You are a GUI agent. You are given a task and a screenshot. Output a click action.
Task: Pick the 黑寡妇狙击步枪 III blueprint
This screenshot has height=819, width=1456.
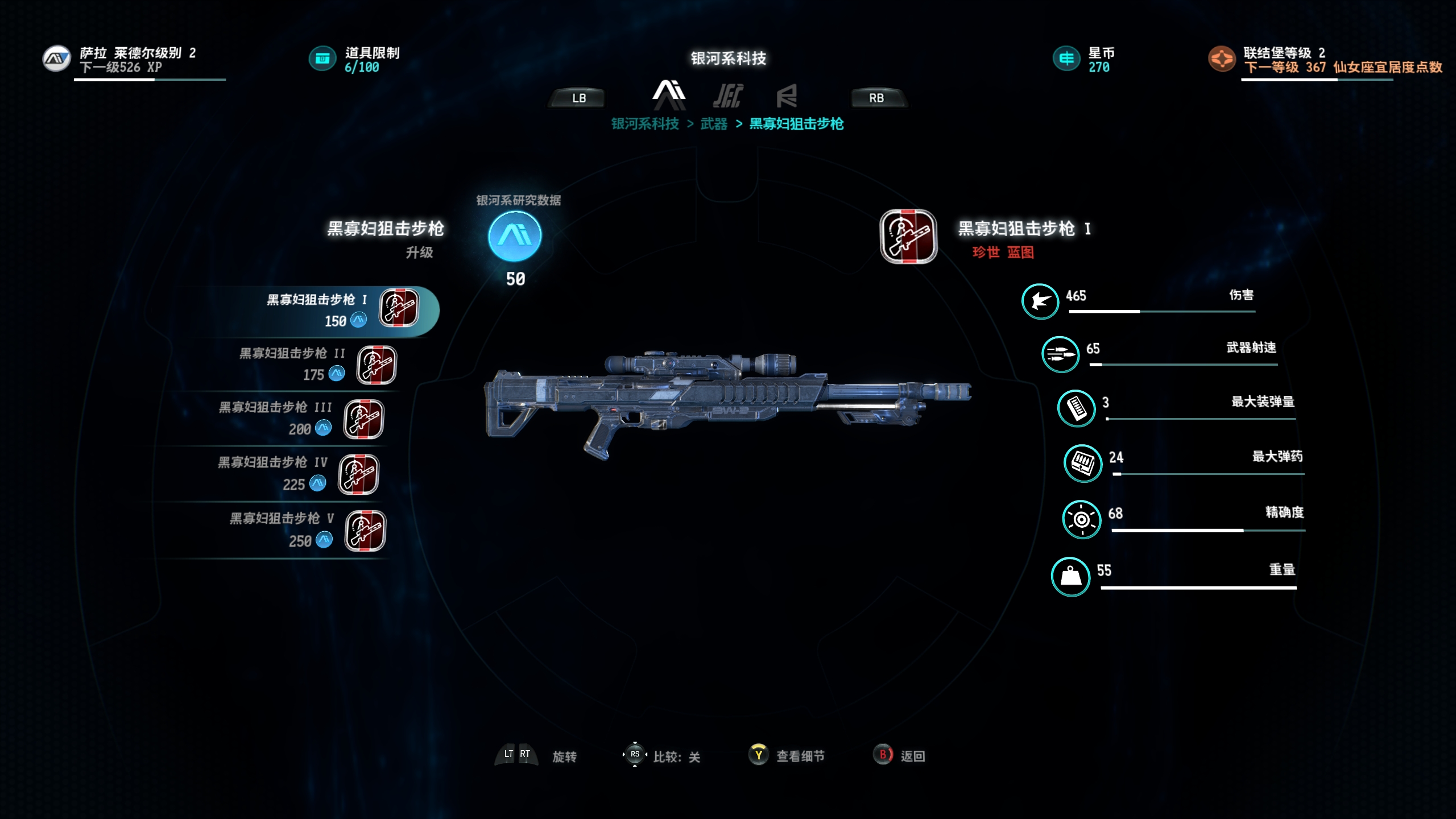pos(301,419)
